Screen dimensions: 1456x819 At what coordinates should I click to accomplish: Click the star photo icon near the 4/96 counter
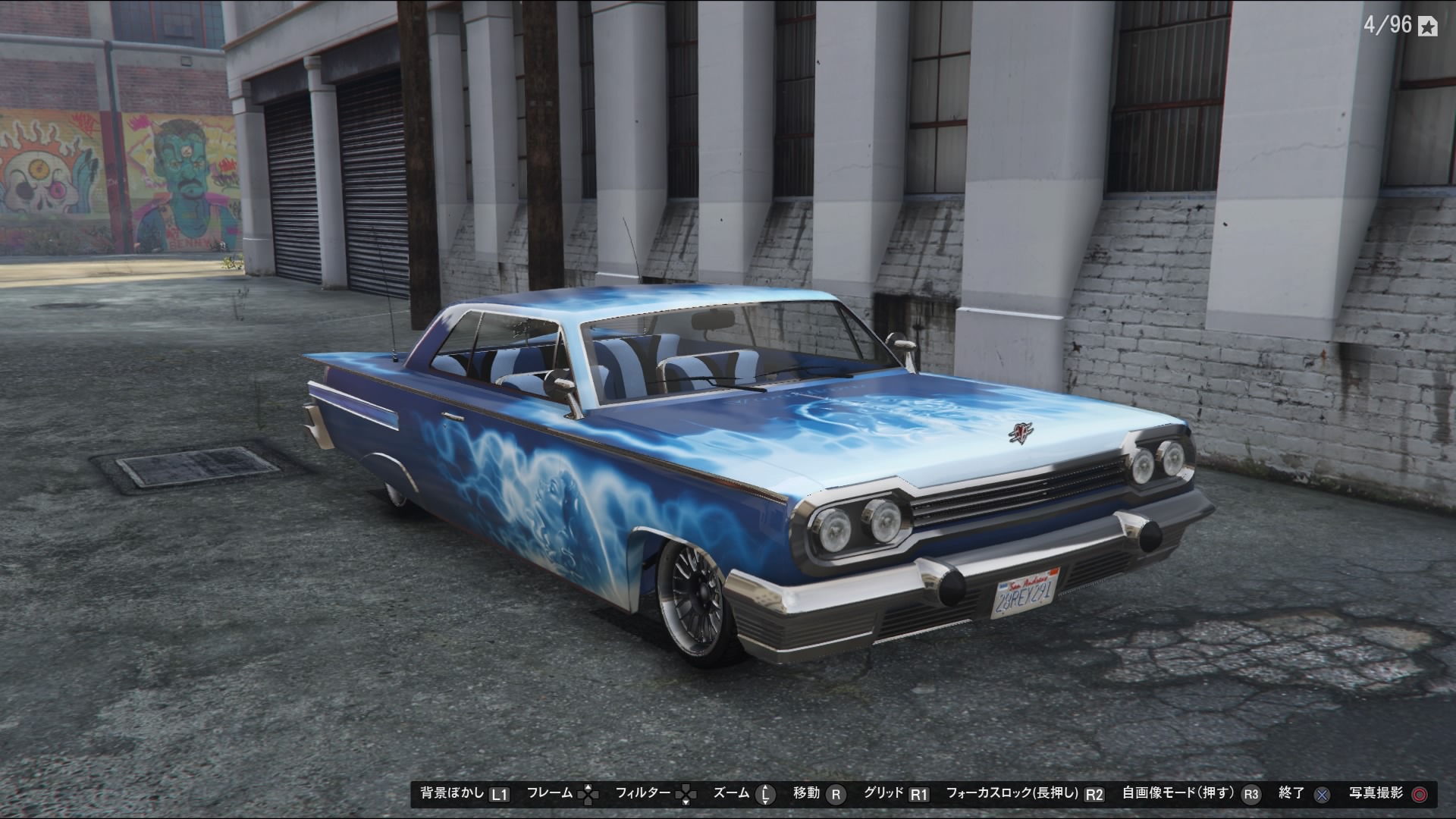pos(1429,26)
